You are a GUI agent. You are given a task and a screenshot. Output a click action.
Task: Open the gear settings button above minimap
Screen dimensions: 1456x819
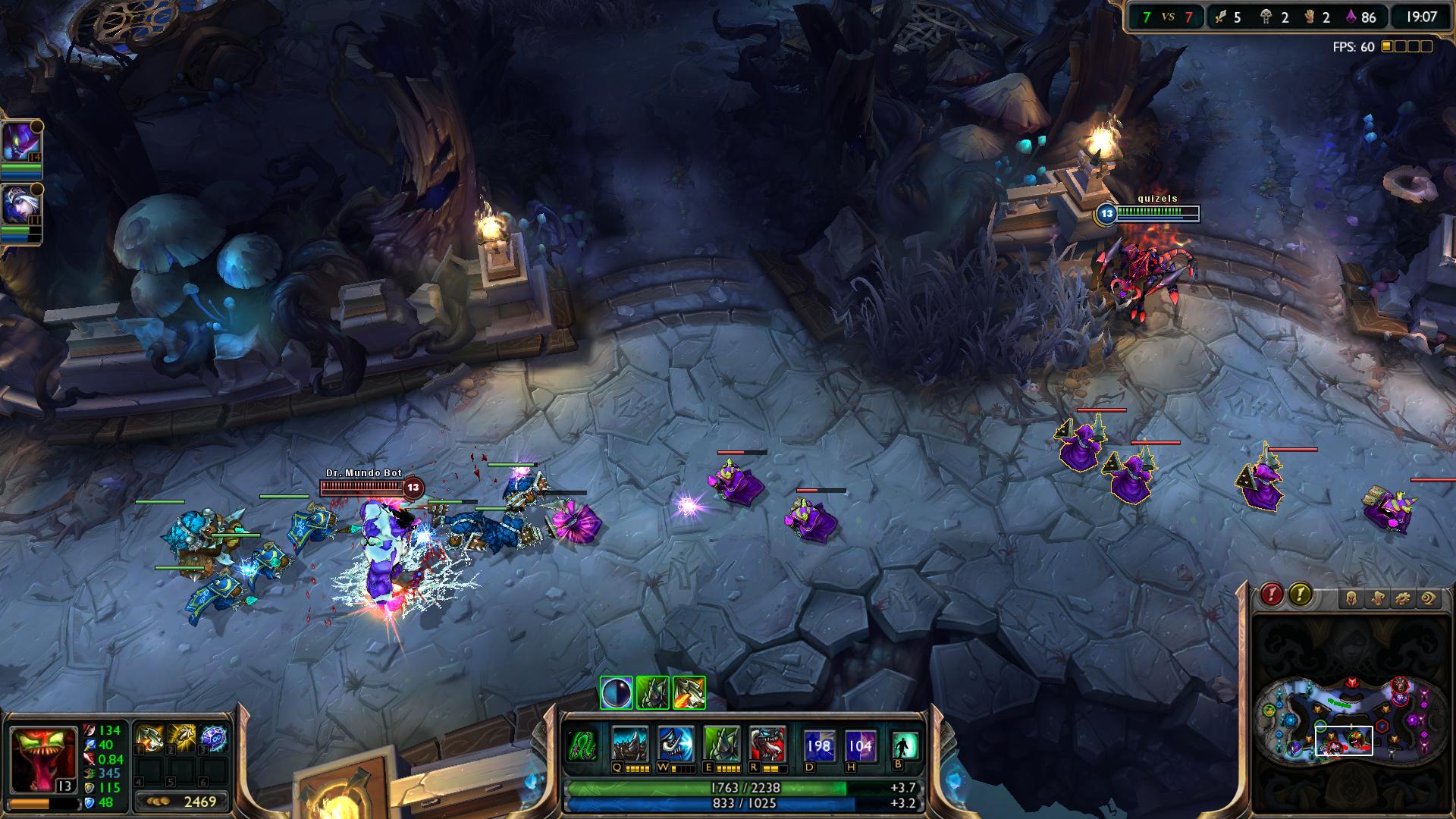click(x=1402, y=599)
